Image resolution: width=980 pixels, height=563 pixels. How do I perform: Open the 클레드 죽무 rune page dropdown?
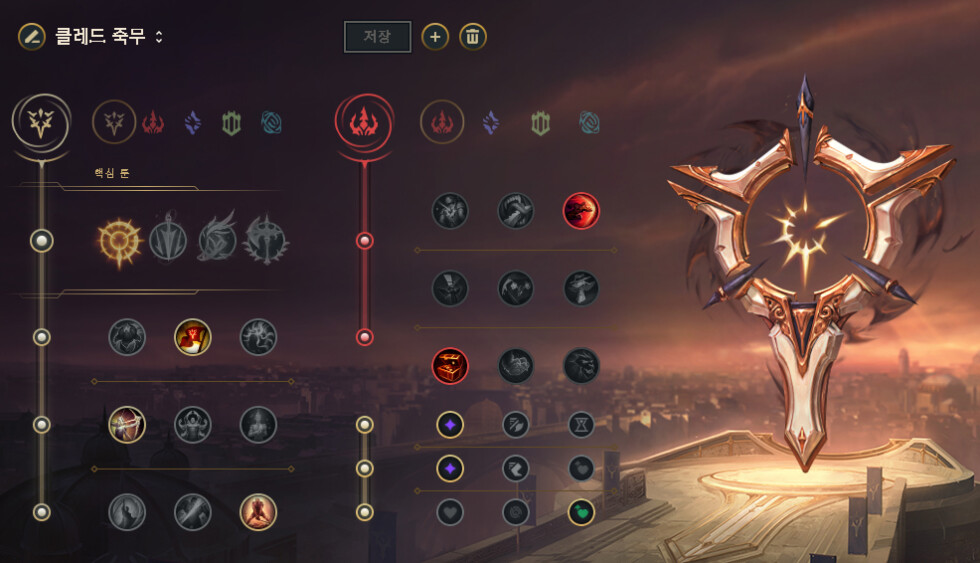[110, 37]
